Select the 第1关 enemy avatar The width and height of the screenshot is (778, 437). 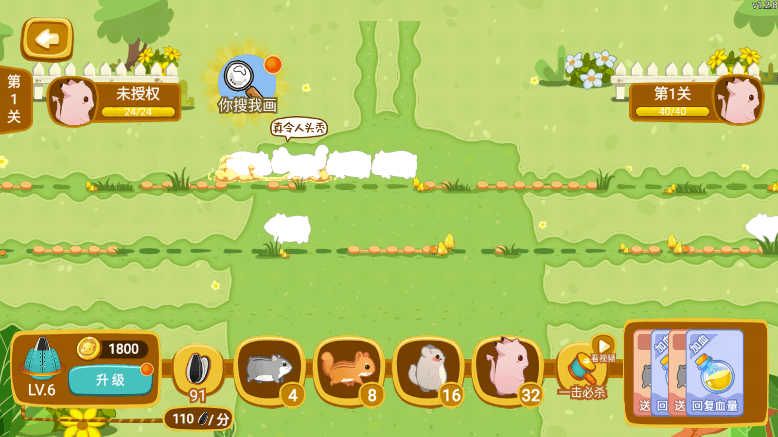coord(737,100)
